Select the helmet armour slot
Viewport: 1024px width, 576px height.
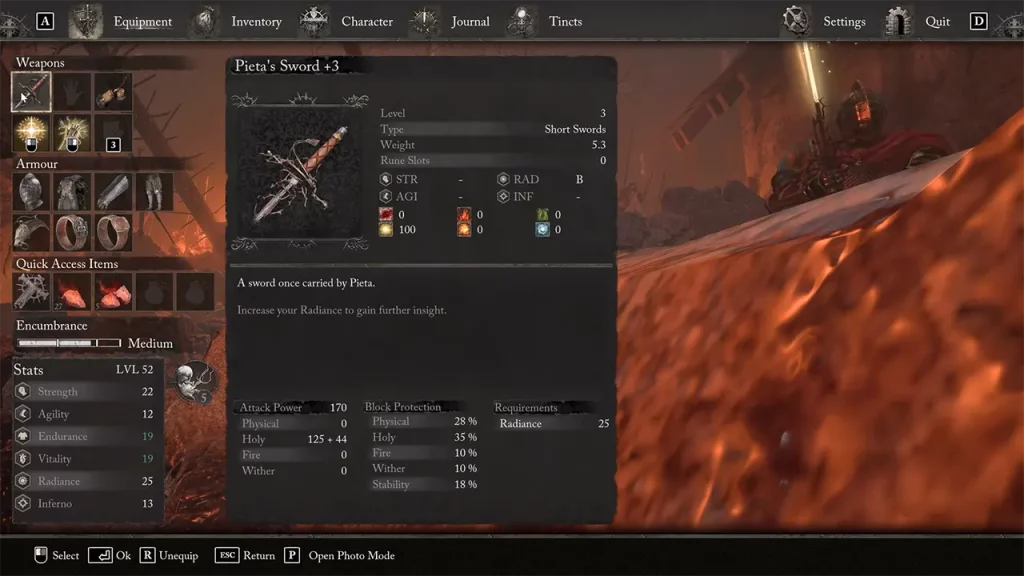click(32, 192)
